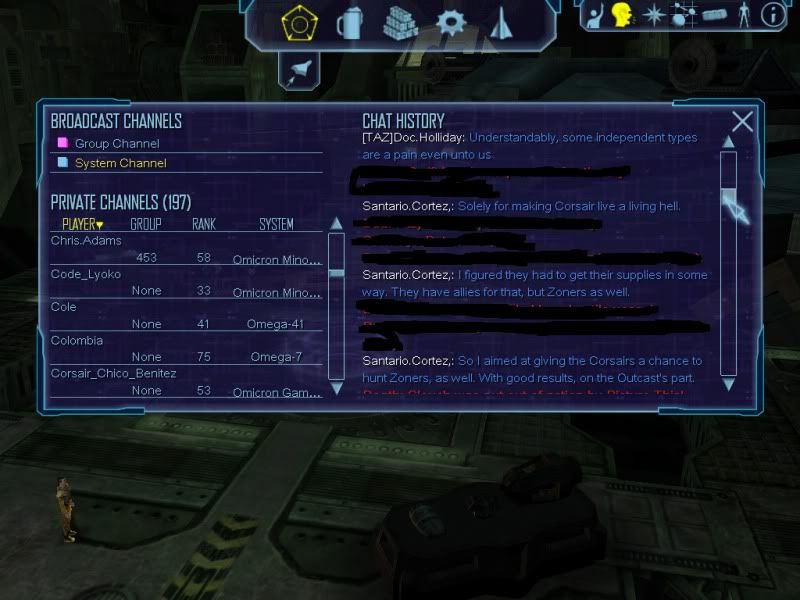This screenshot has width=800, height=600.
Task: Open channel with Corsair_Chico_Benitez
Action: pos(113,373)
